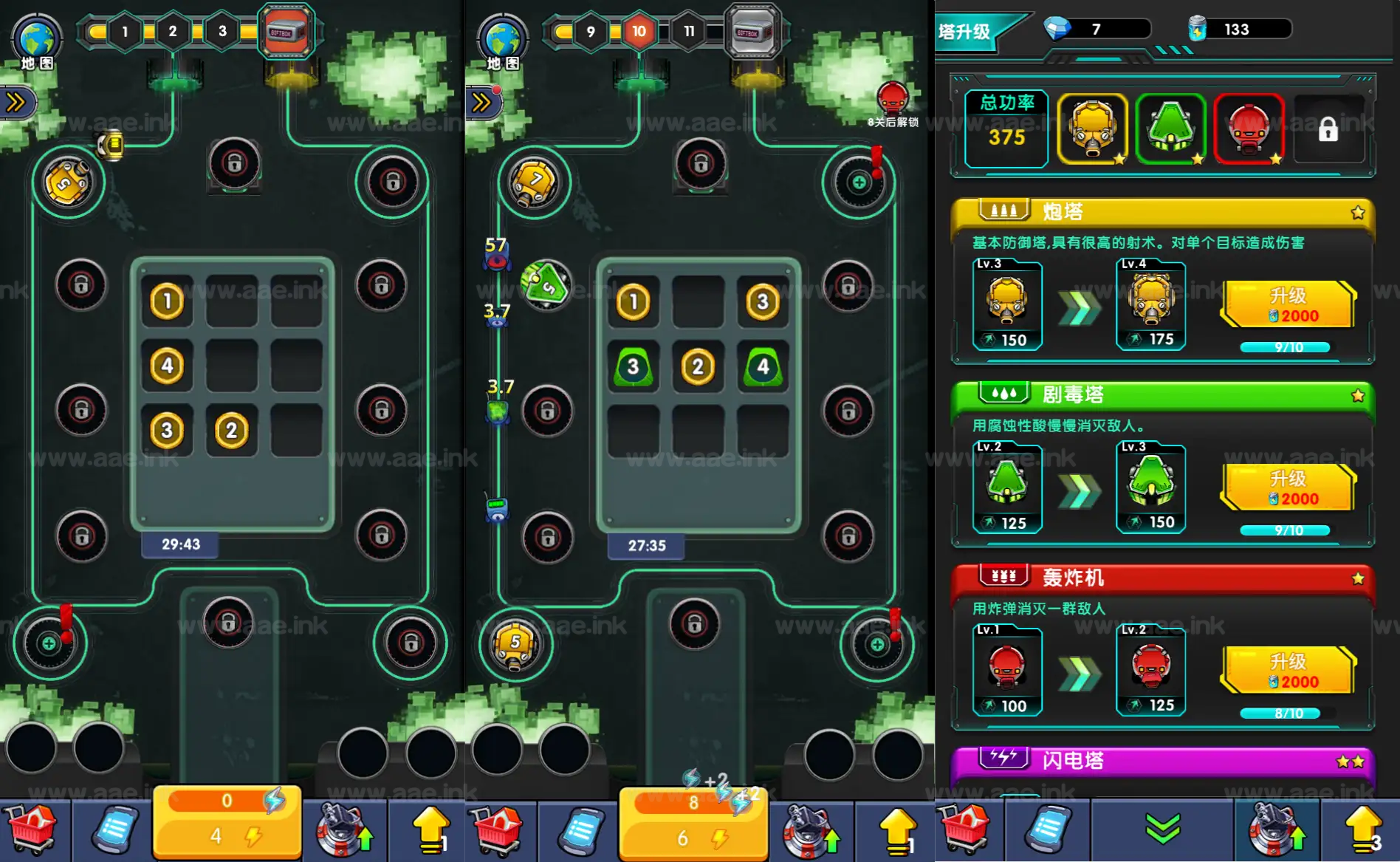The height and width of the screenshot is (862, 1400).
Task: Select wave 10 hexagon indicator
Action: 638,32
